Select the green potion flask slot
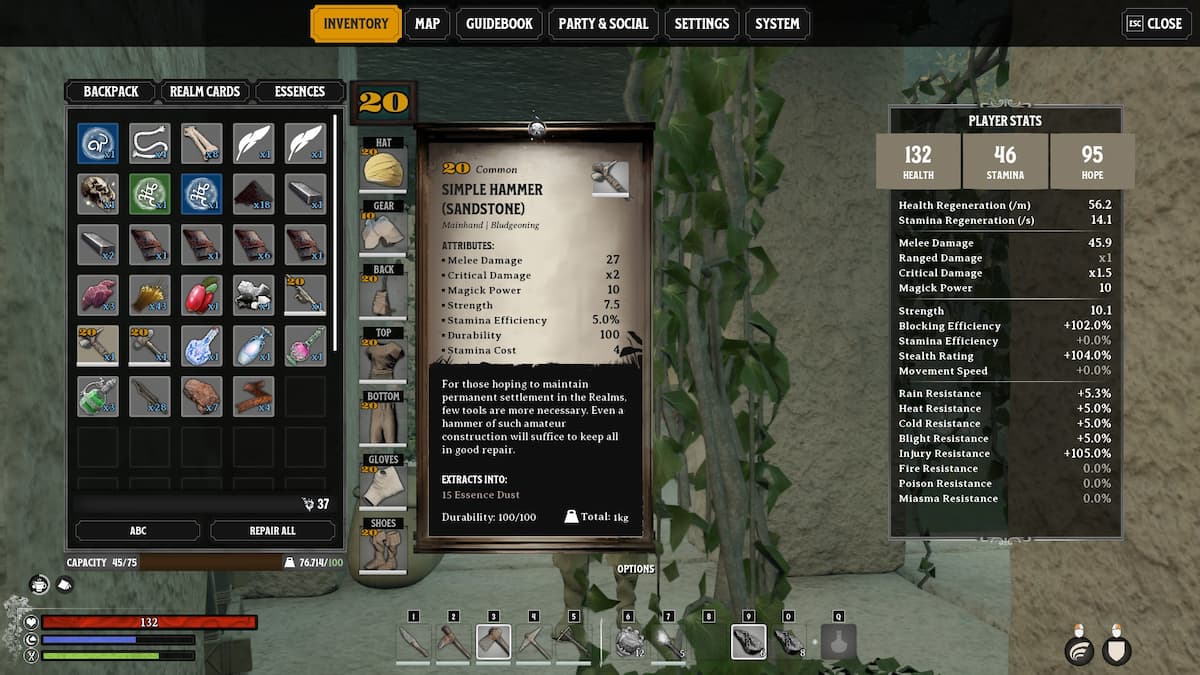The width and height of the screenshot is (1200, 675). (98, 396)
